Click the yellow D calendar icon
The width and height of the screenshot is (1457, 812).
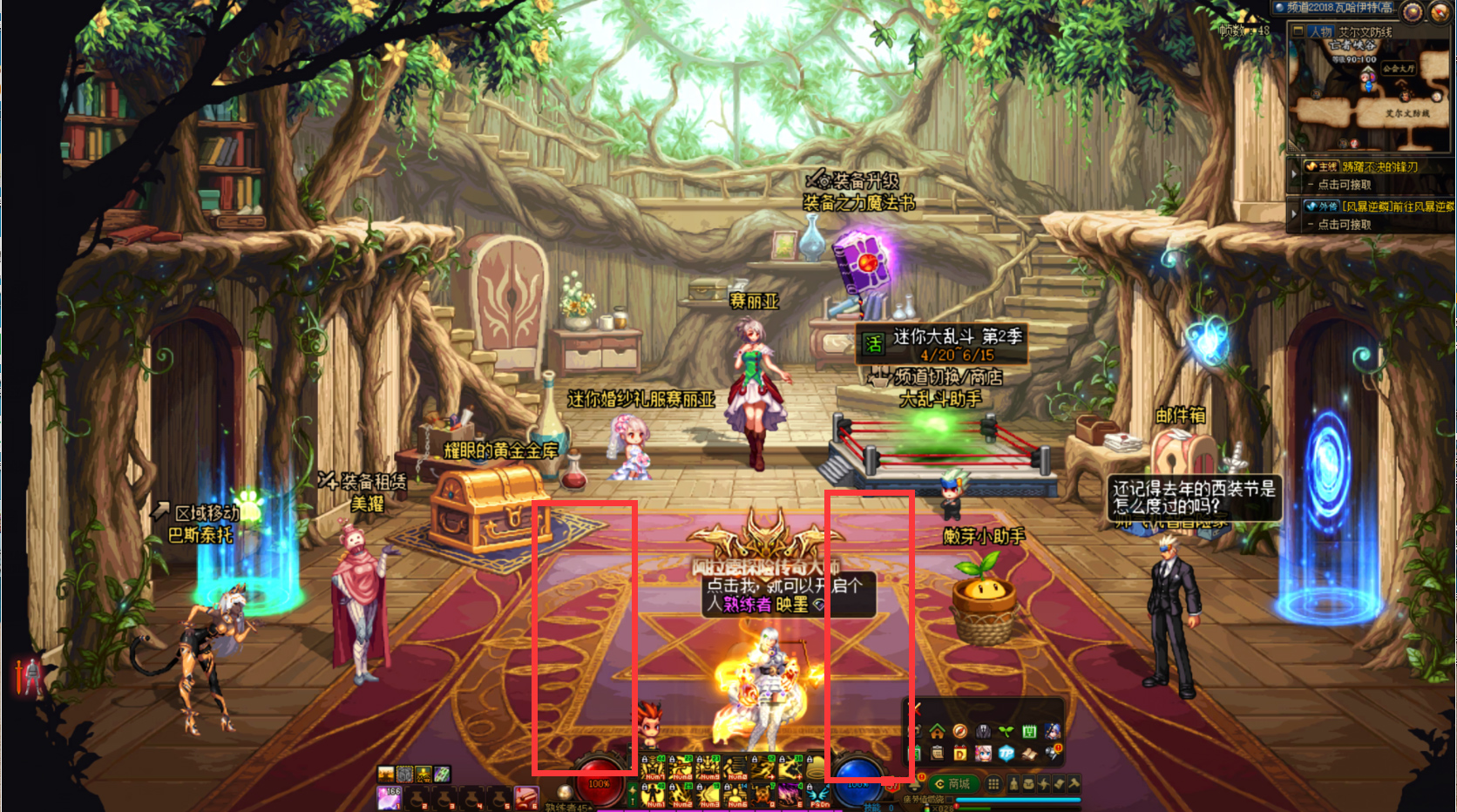pyautogui.click(x=960, y=753)
